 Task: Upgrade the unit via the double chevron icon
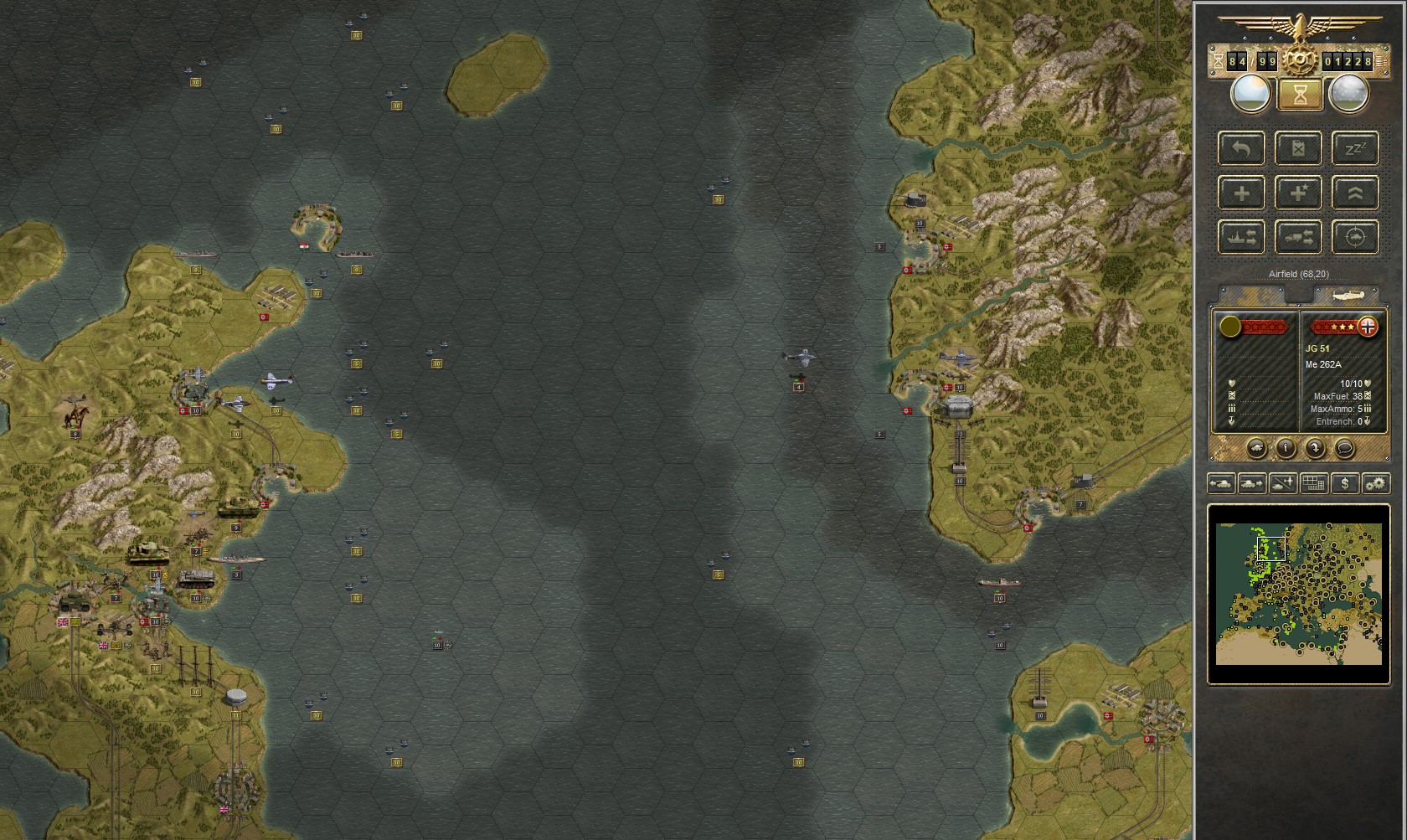coord(1355,193)
